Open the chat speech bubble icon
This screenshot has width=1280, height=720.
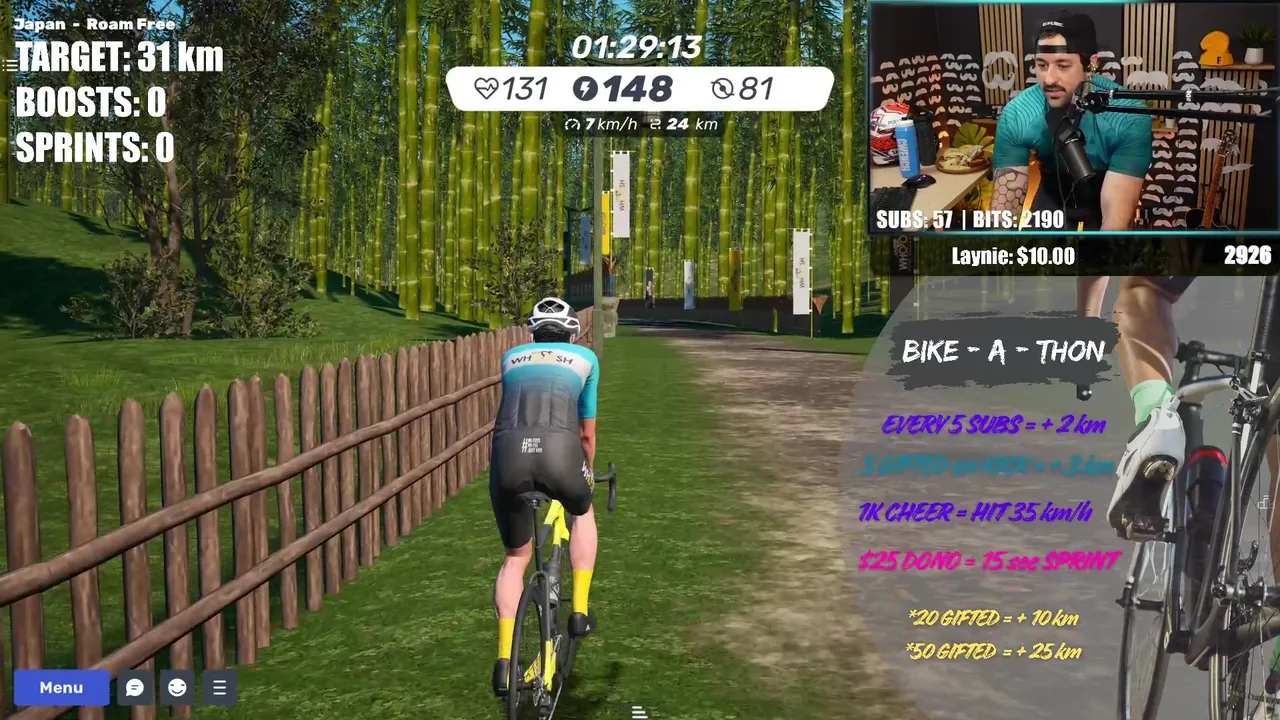[x=134, y=687]
